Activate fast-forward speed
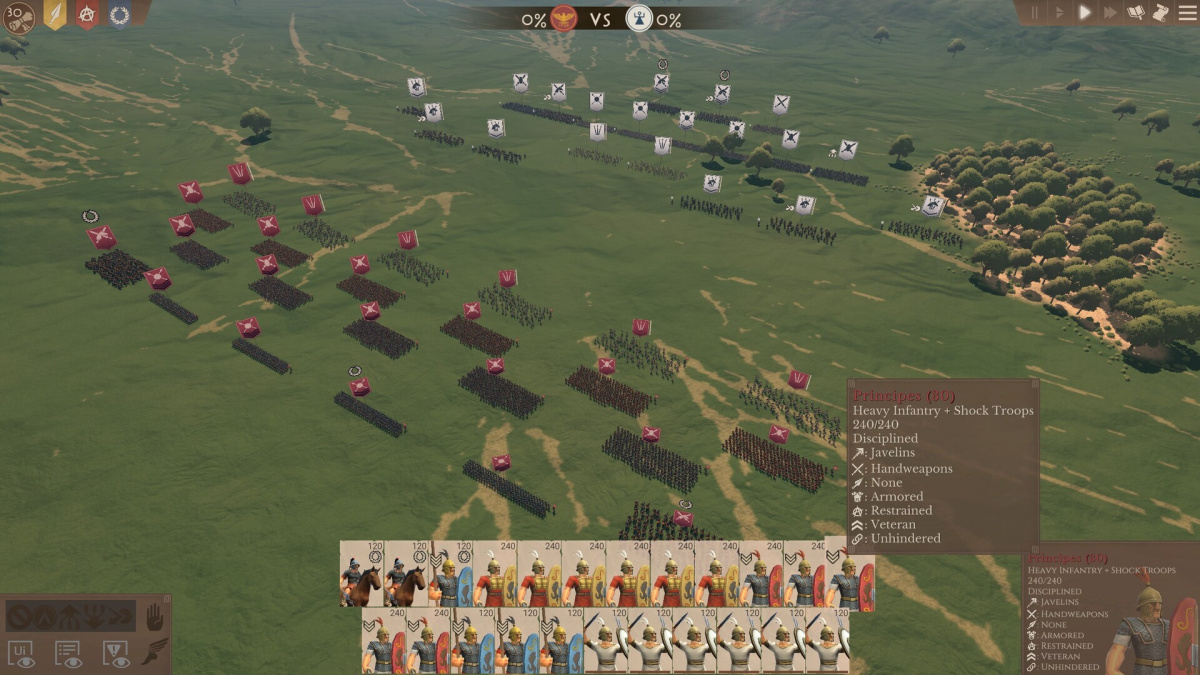Image resolution: width=1200 pixels, height=675 pixels. pos(1110,13)
